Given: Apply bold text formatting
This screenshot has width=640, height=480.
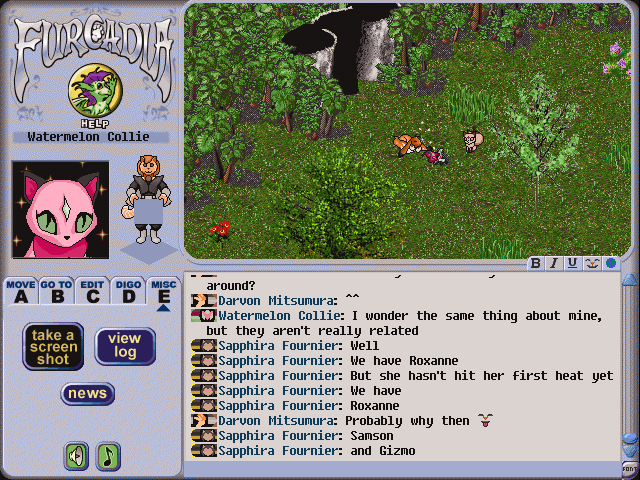Looking at the screenshot, I should [x=536, y=264].
